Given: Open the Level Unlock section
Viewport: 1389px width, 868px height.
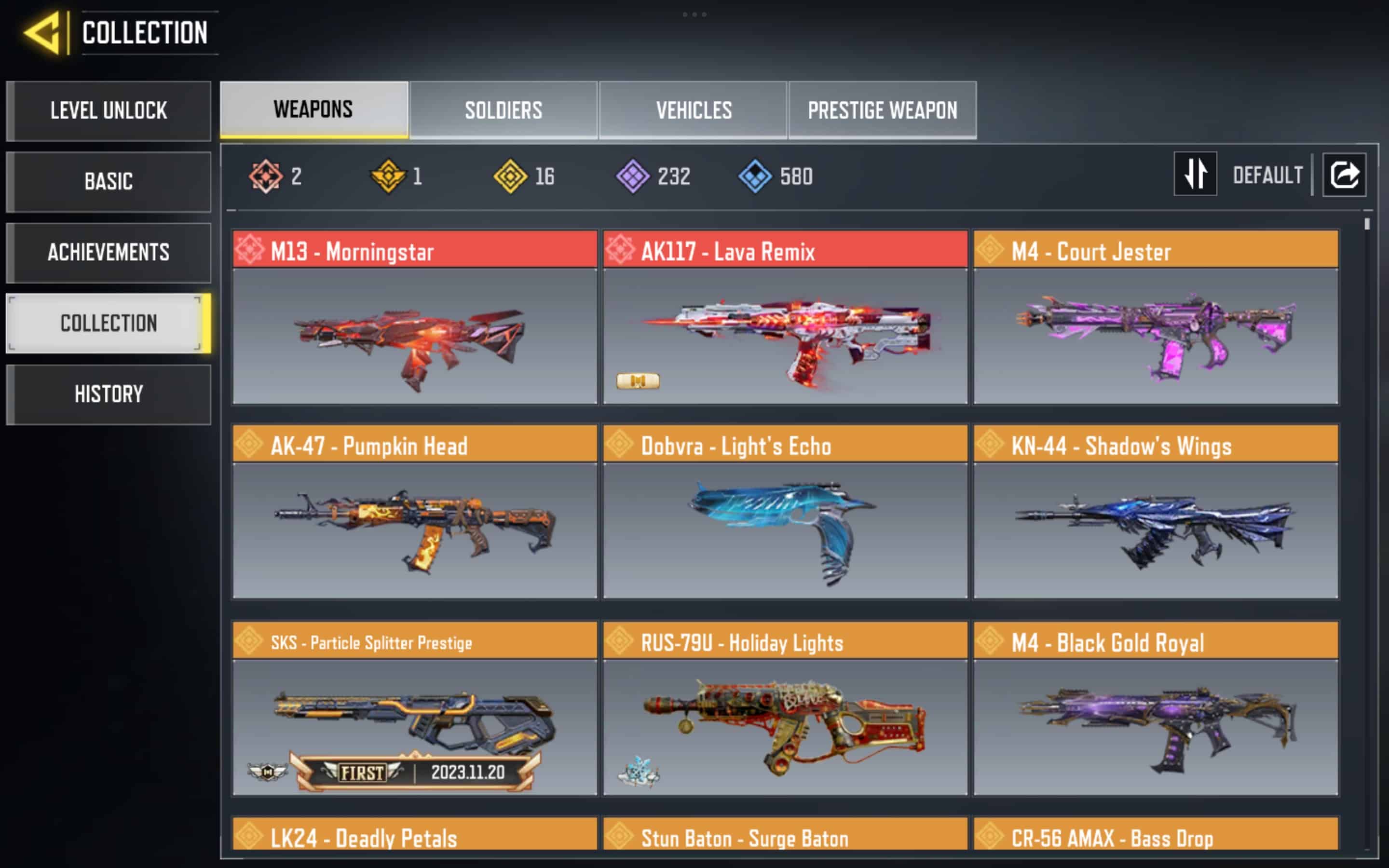Looking at the screenshot, I should coord(109,111).
